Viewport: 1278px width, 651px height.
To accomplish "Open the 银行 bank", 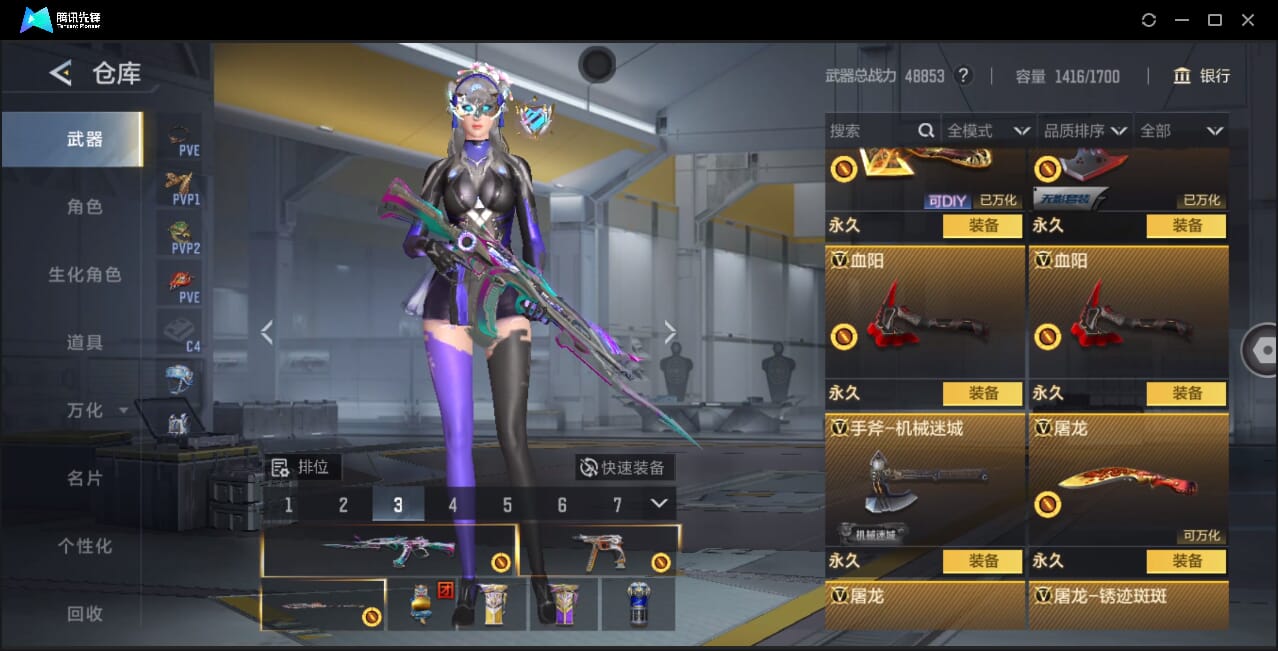I will pyautogui.click(x=1201, y=76).
